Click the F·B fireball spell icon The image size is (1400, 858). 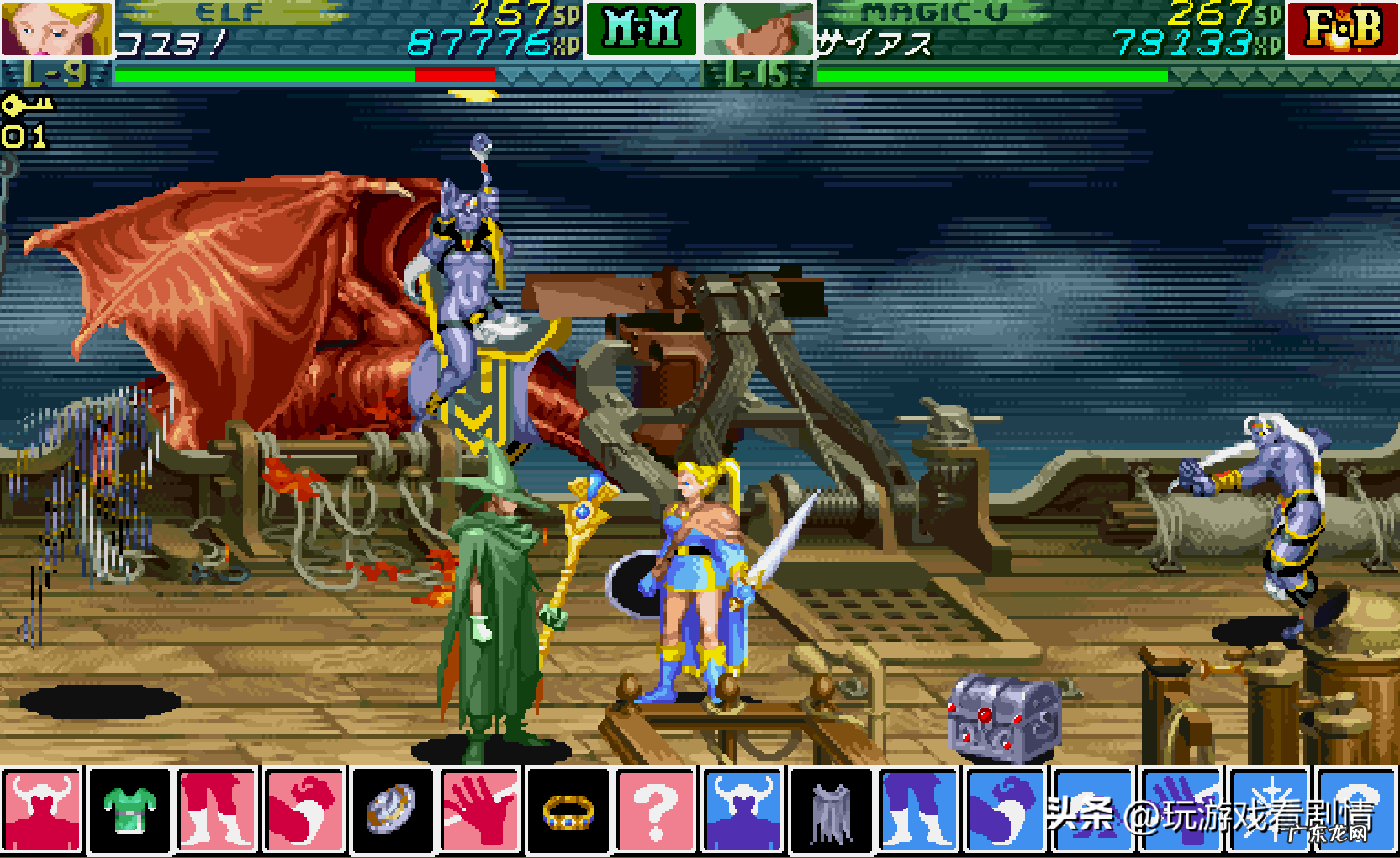pyautogui.click(x=1342, y=29)
